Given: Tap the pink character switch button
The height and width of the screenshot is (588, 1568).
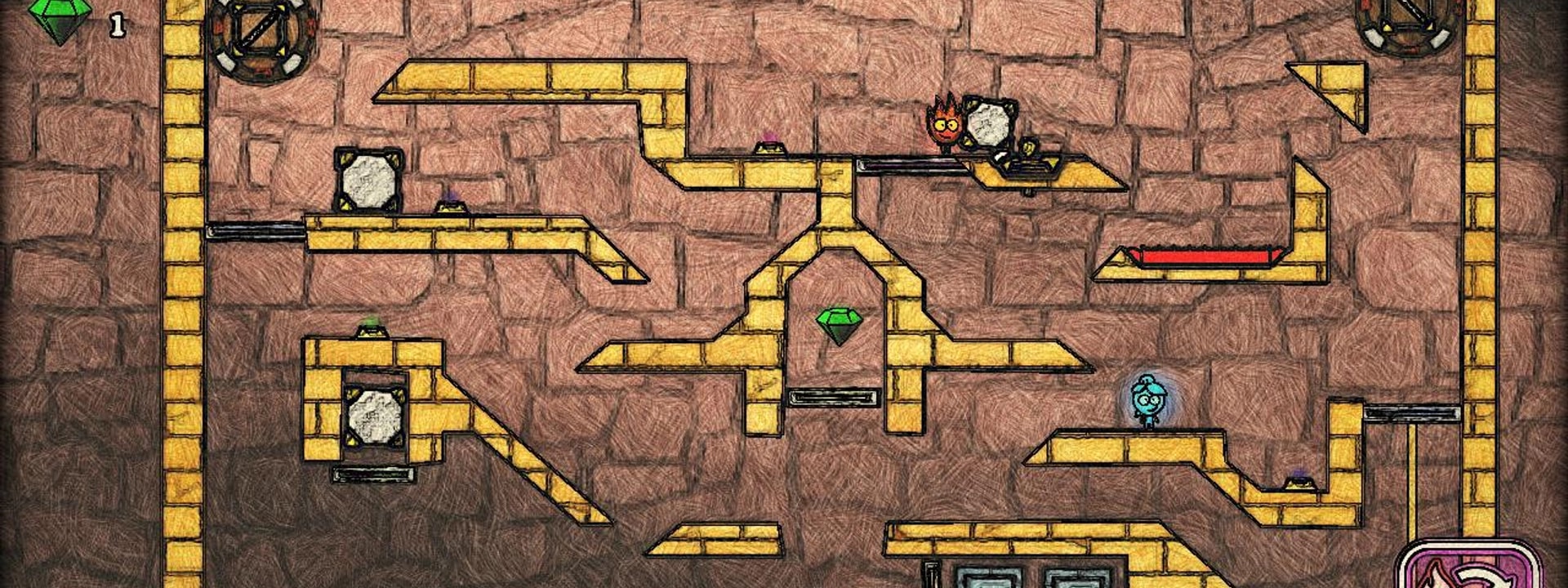Looking at the screenshot, I should click(x=1468, y=568).
